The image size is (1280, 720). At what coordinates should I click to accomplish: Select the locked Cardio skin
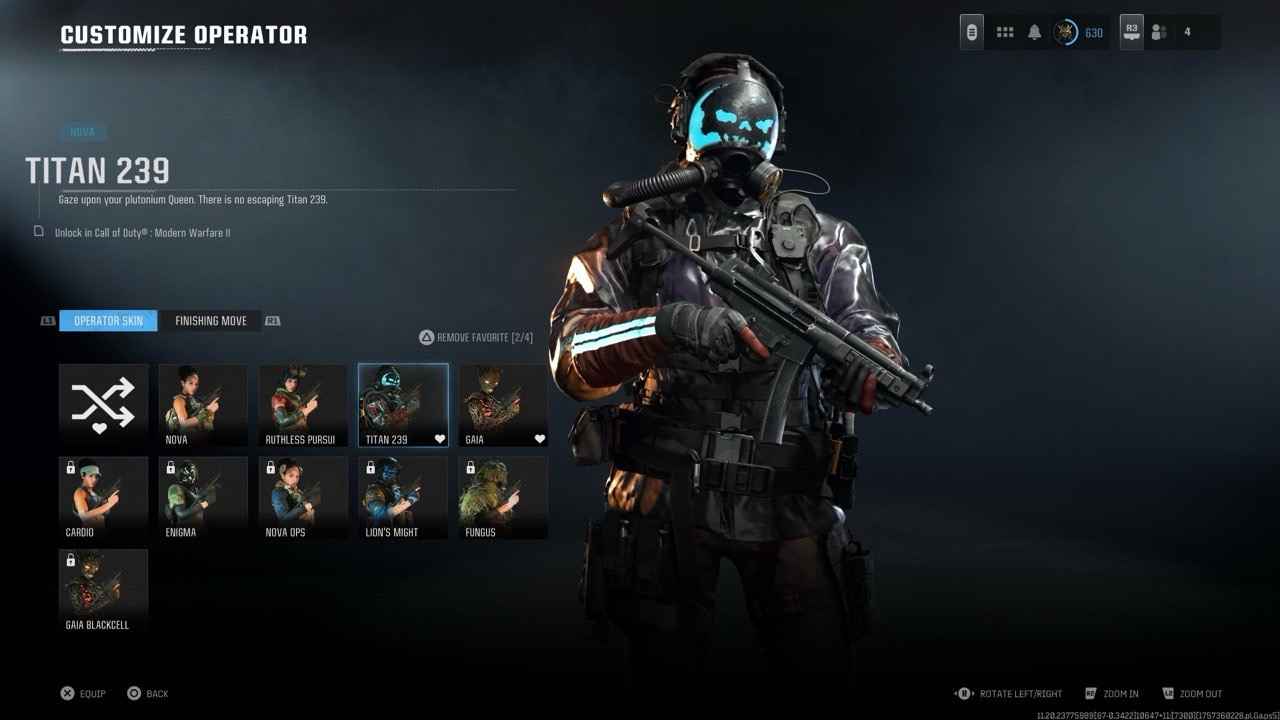pos(103,497)
